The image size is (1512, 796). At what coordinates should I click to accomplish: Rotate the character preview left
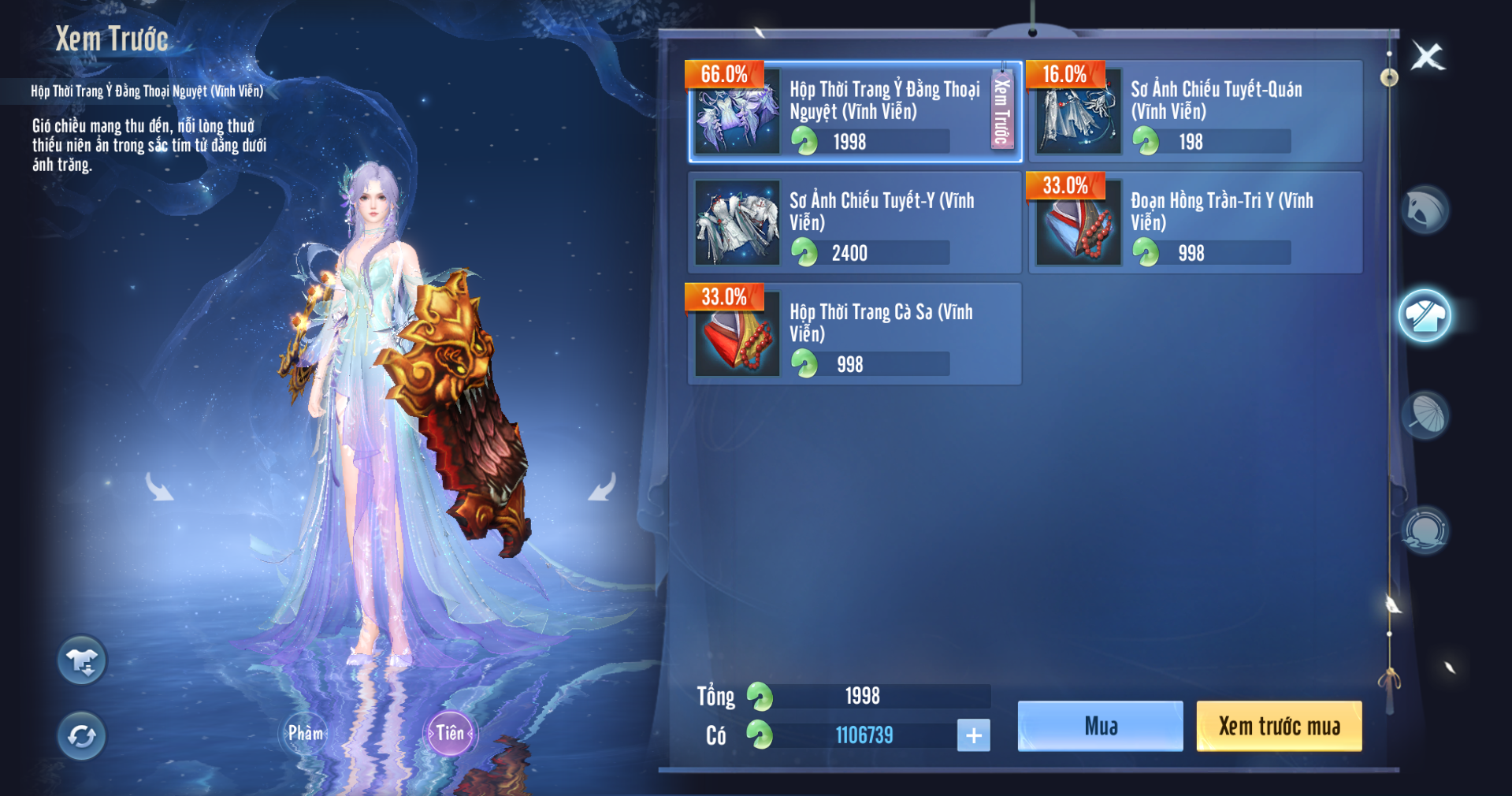[159, 487]
